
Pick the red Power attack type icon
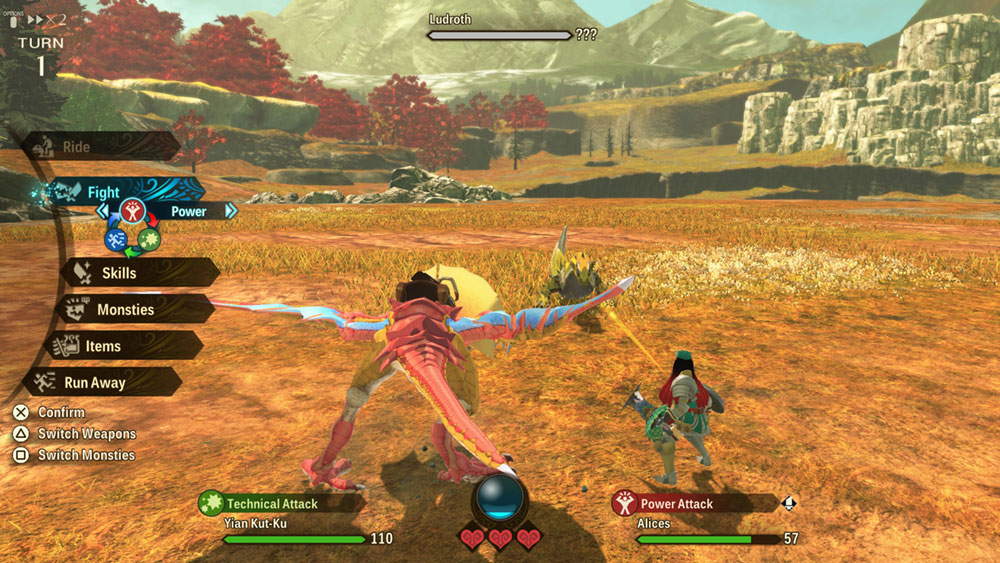coord(131,211)
